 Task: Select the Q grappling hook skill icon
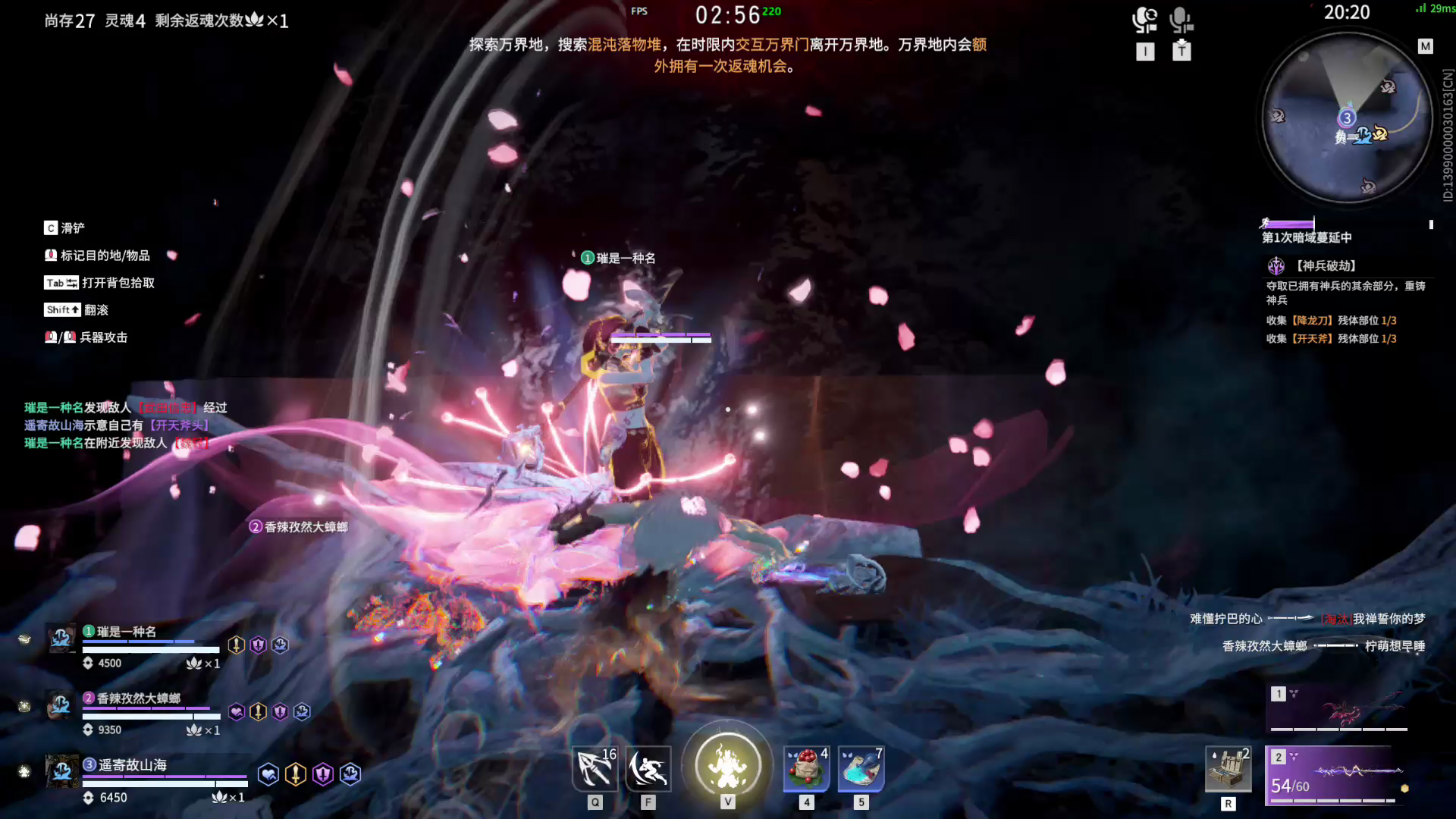click(595, 769)
